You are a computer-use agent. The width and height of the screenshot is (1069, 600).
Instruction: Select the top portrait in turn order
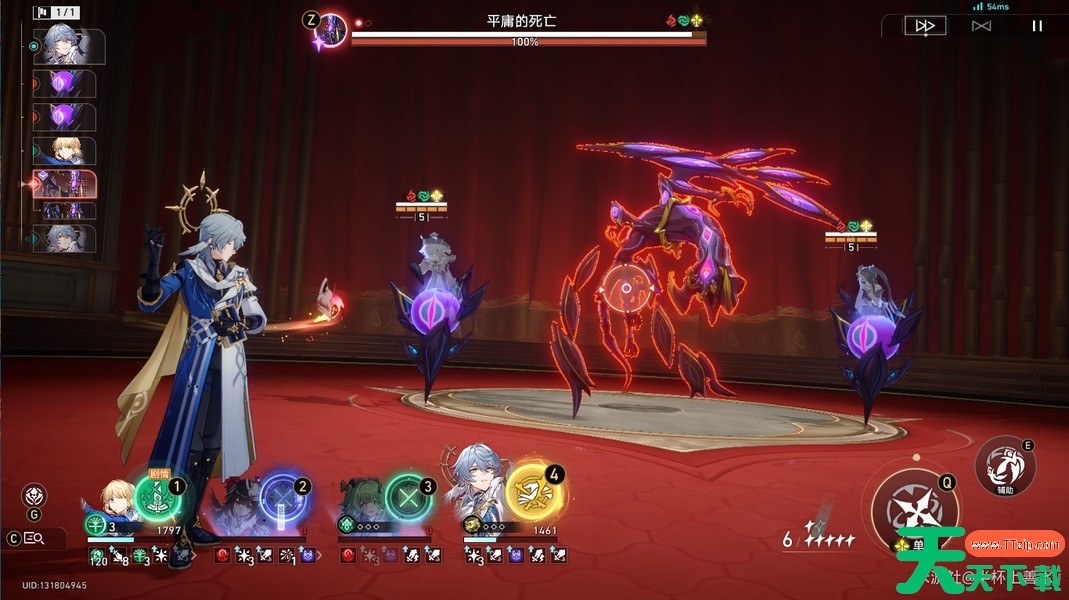point(68,46)
